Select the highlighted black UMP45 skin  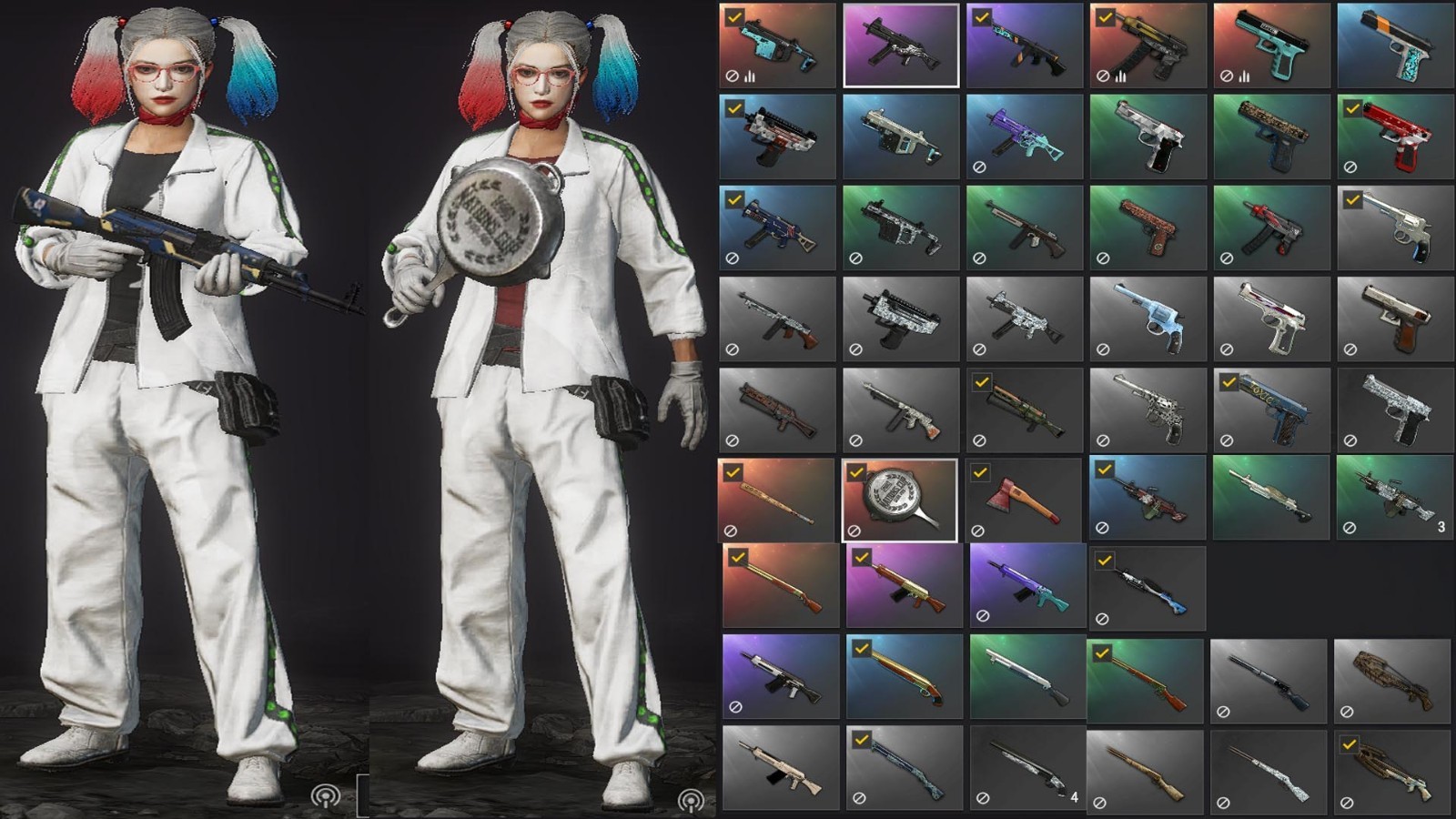click(x=899, y=44)
